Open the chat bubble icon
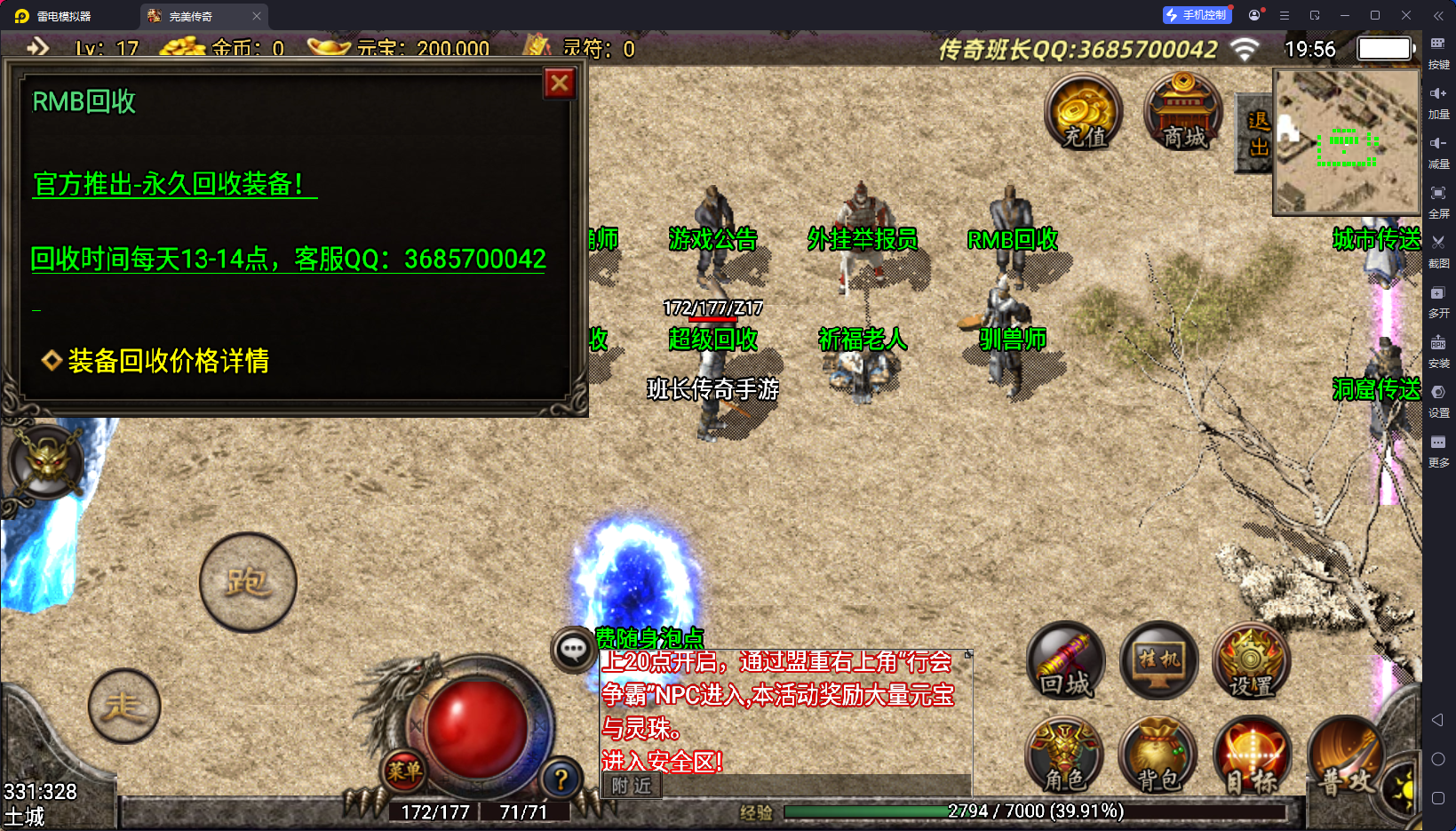The image size is (1456, 831). click(573, 650)
